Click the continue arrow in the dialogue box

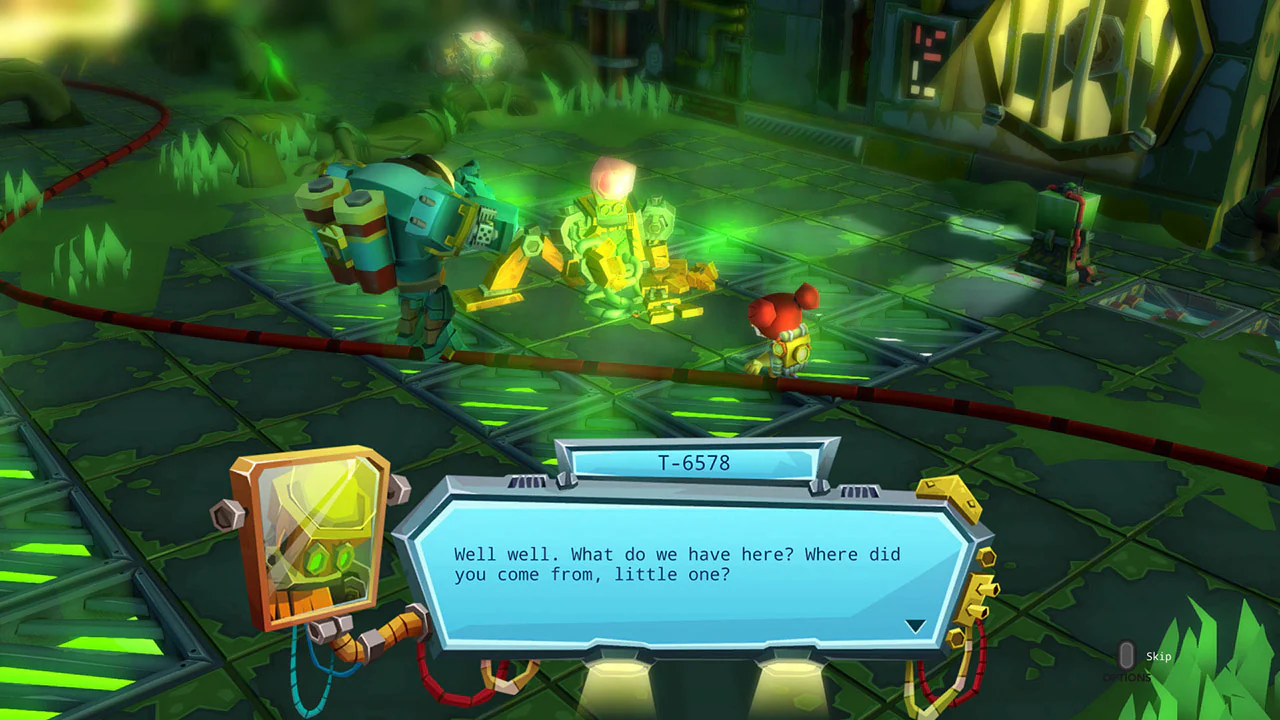coord(916,625)
